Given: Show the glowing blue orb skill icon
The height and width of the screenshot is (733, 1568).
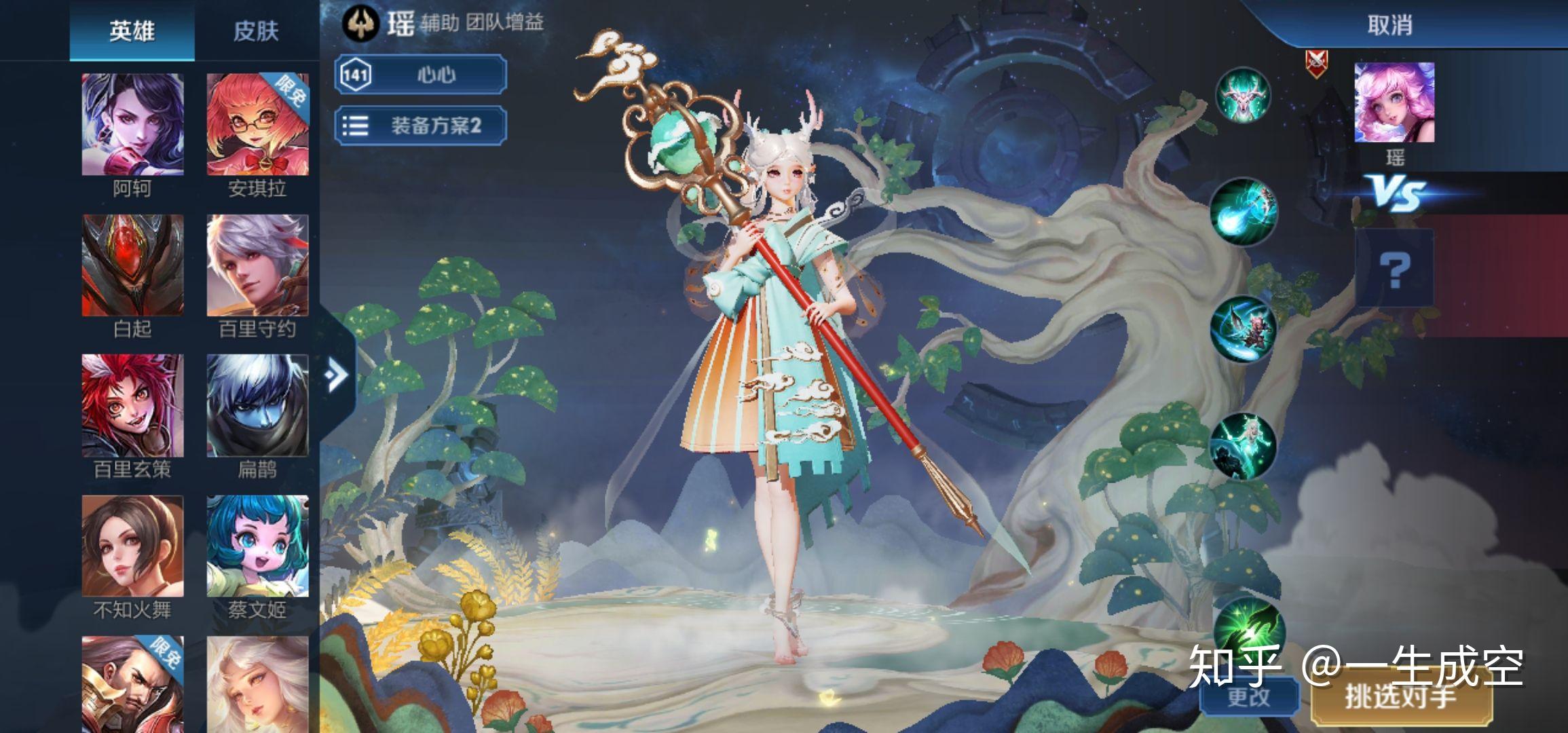Looking at the screenshot, I should click(x=1244, y=210).
